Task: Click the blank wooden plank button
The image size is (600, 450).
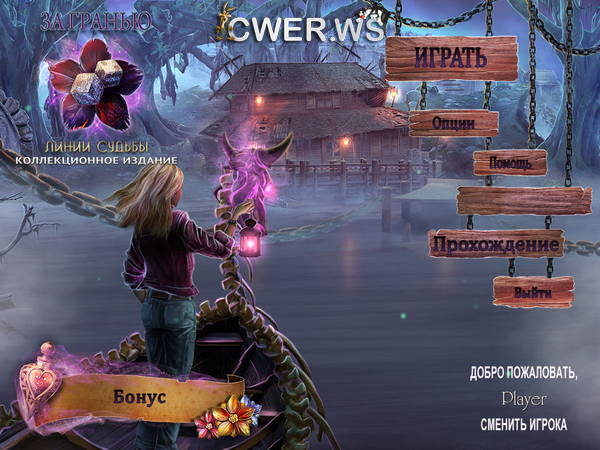Action: point(523,201)
